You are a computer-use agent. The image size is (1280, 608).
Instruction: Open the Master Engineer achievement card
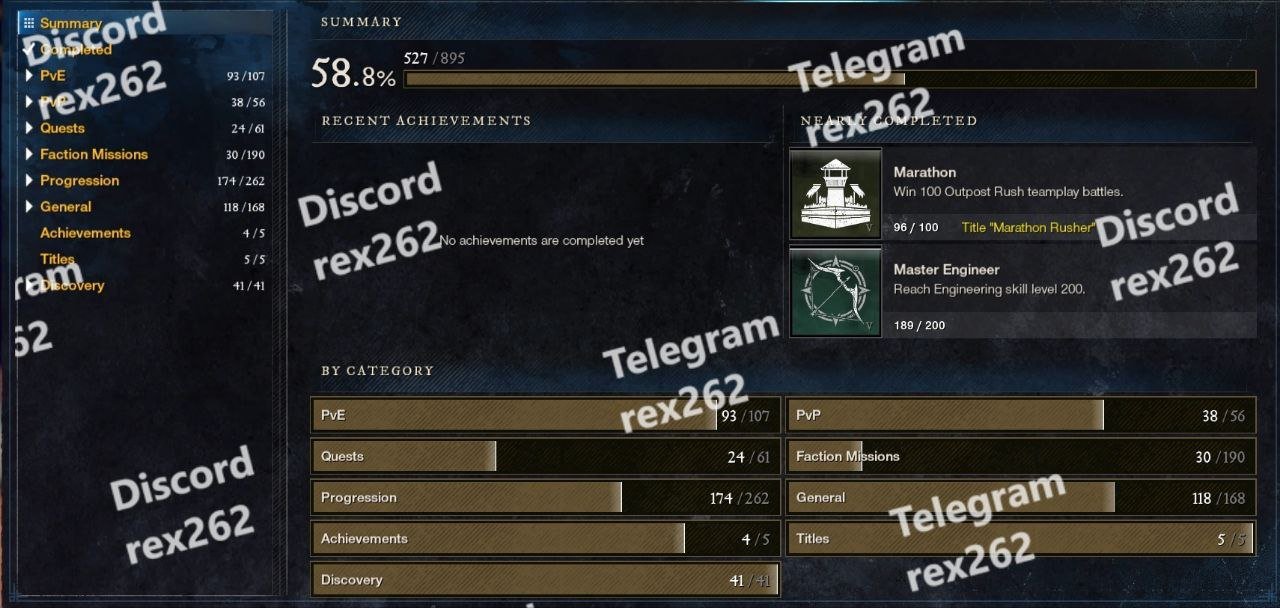1022,292
